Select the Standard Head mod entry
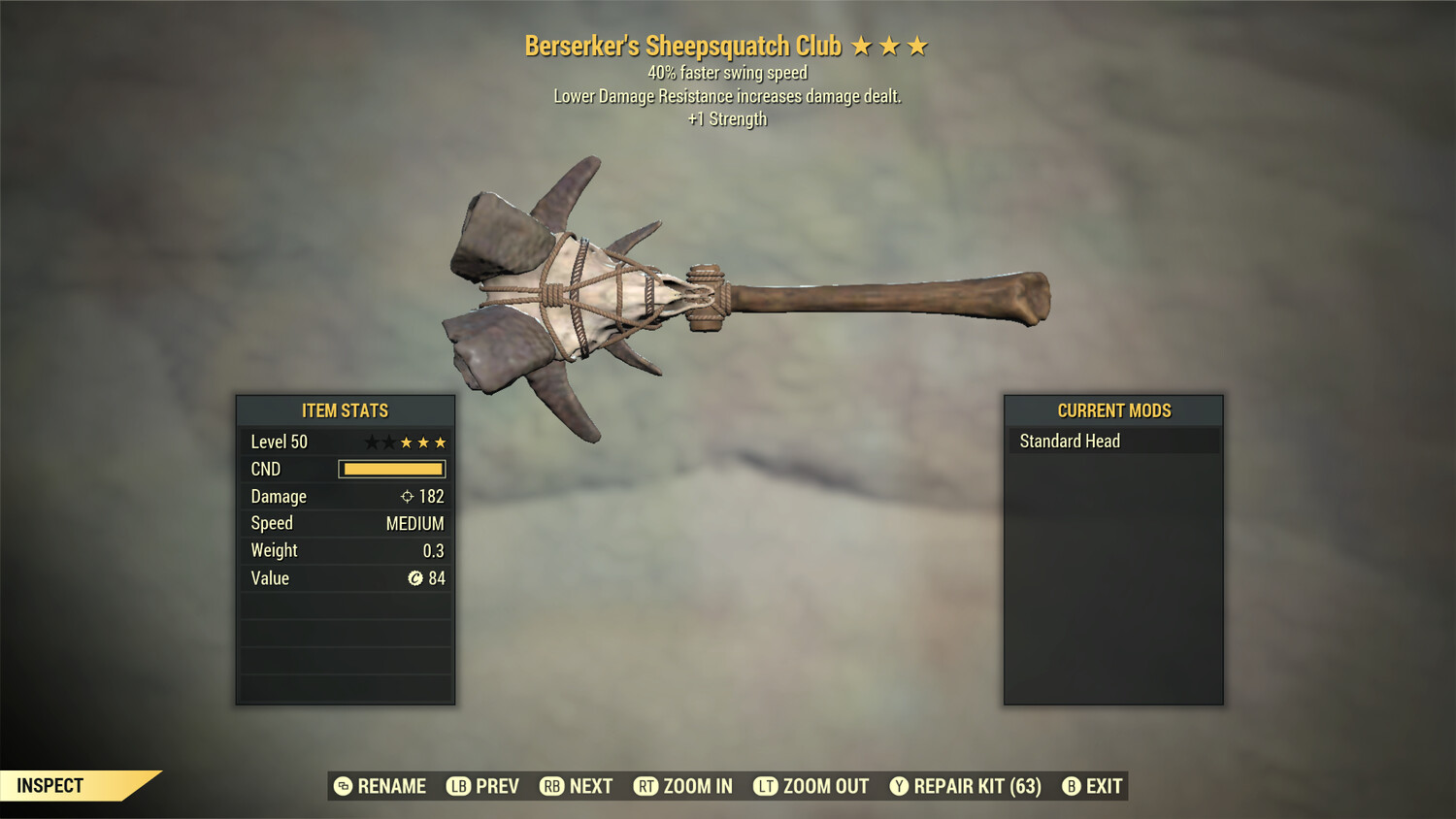This screenshot has height=819, width=1456. (1069, 441)
